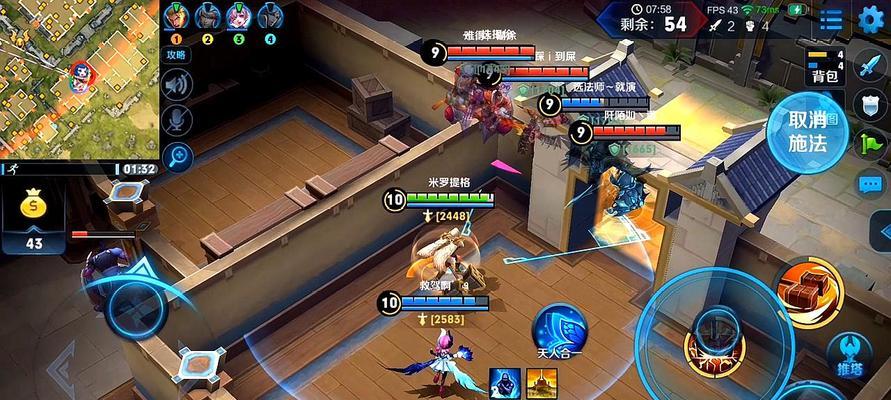
Task: Tap the 取消施法 cancel cast button
Action: 807,131
